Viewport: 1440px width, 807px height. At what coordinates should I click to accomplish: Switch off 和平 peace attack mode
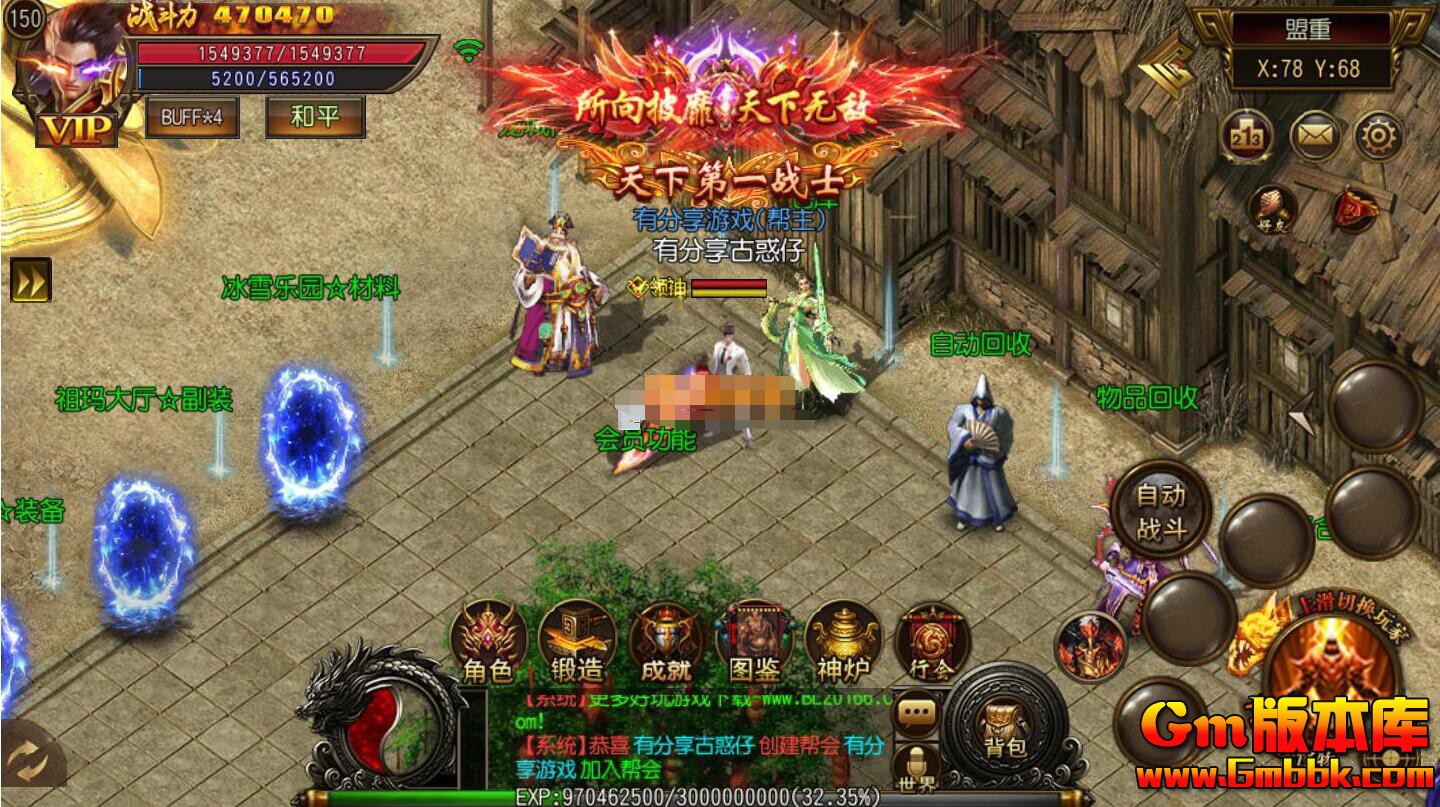pos(314,117)
